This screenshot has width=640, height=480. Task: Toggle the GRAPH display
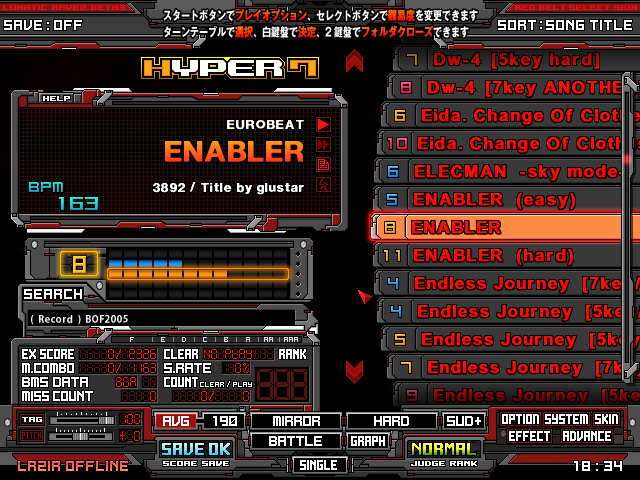368,441
